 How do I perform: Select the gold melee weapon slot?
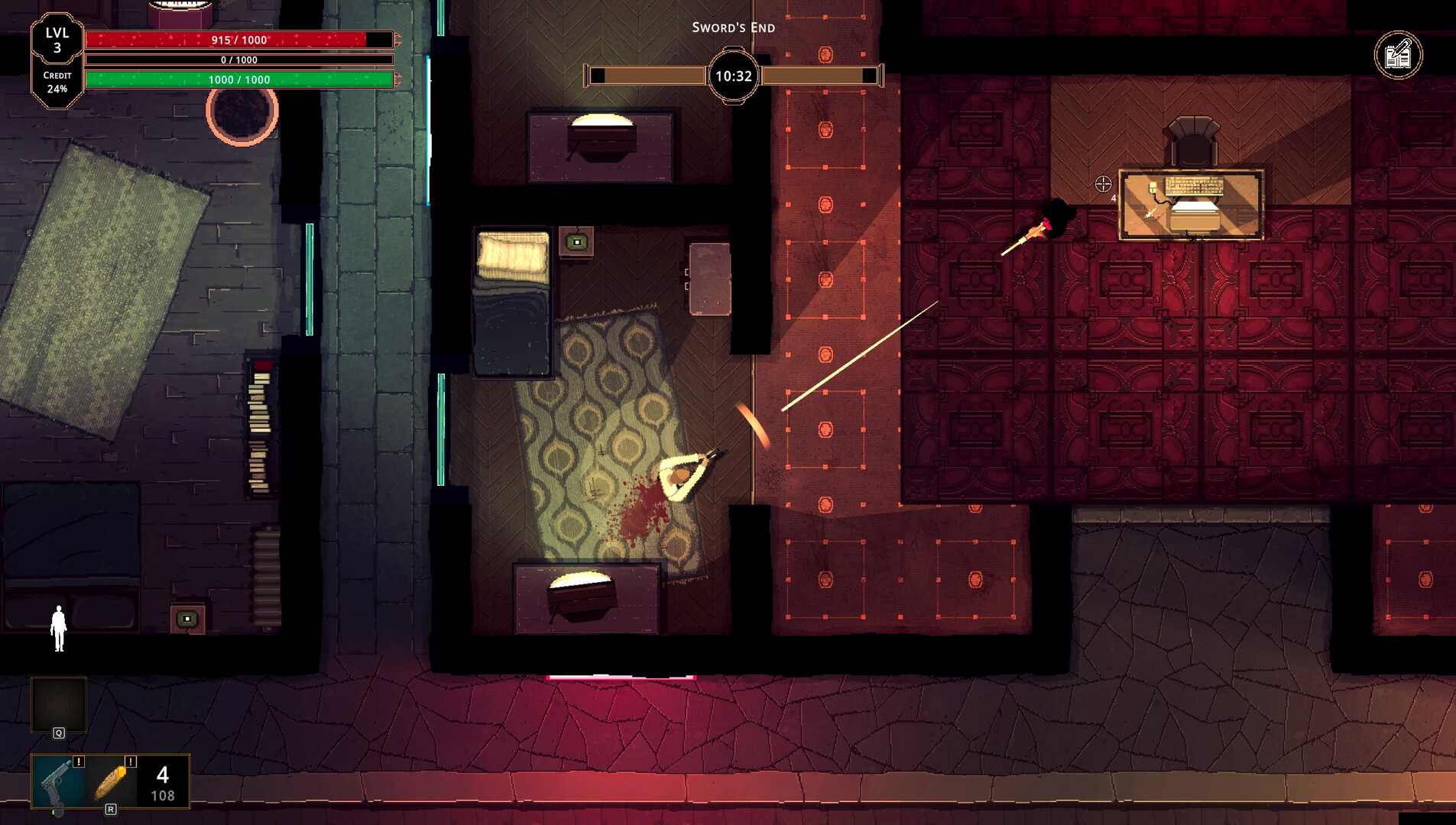pyautogui.click(x=109, y=782)
